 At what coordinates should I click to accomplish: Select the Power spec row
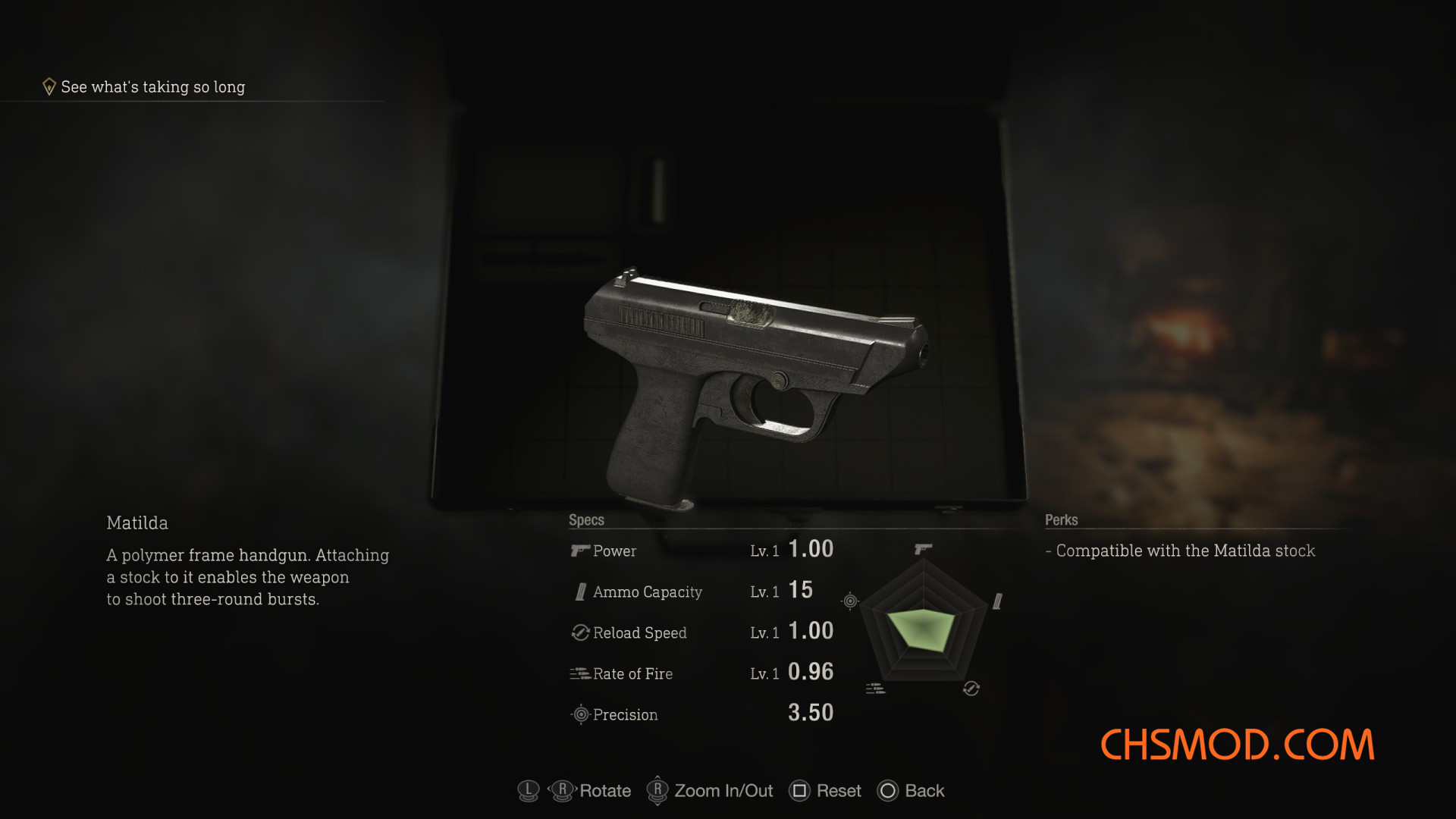coord(701,551)
